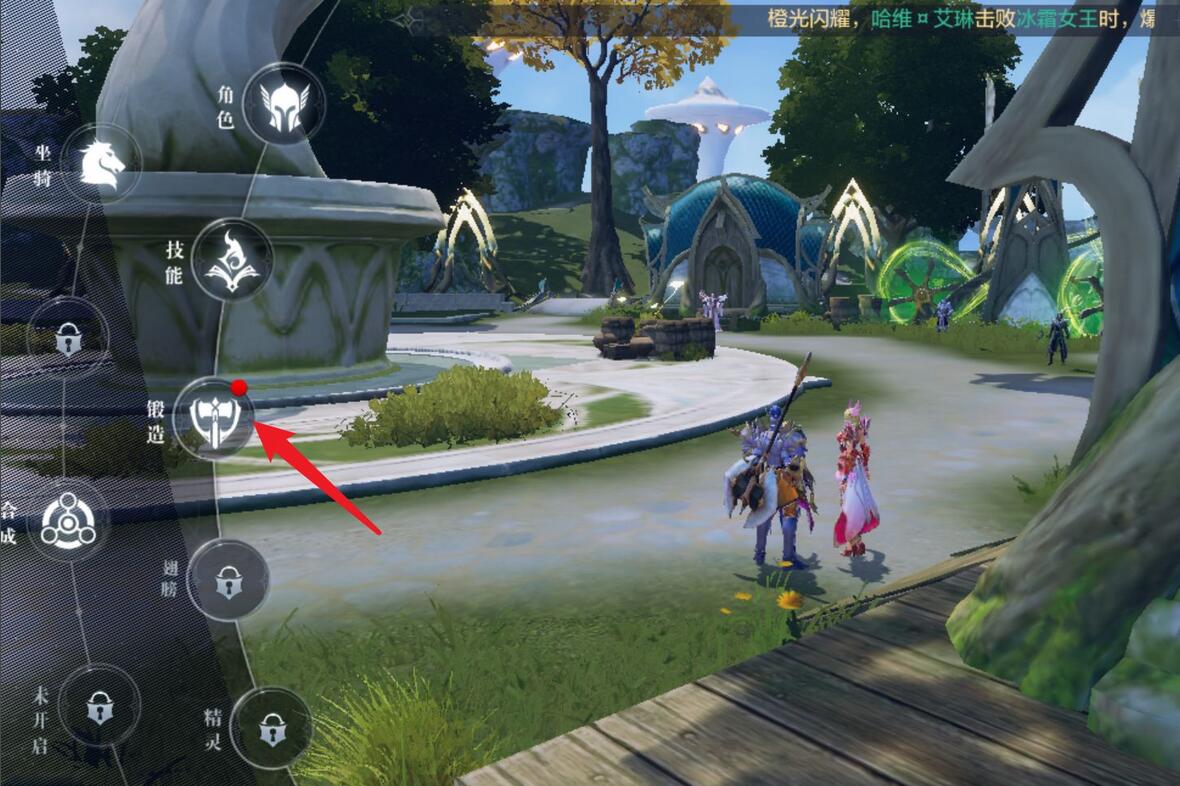Select the locked 未开启 icon
The width and height of the screenshot is (1180, 786).
(98, 705)
